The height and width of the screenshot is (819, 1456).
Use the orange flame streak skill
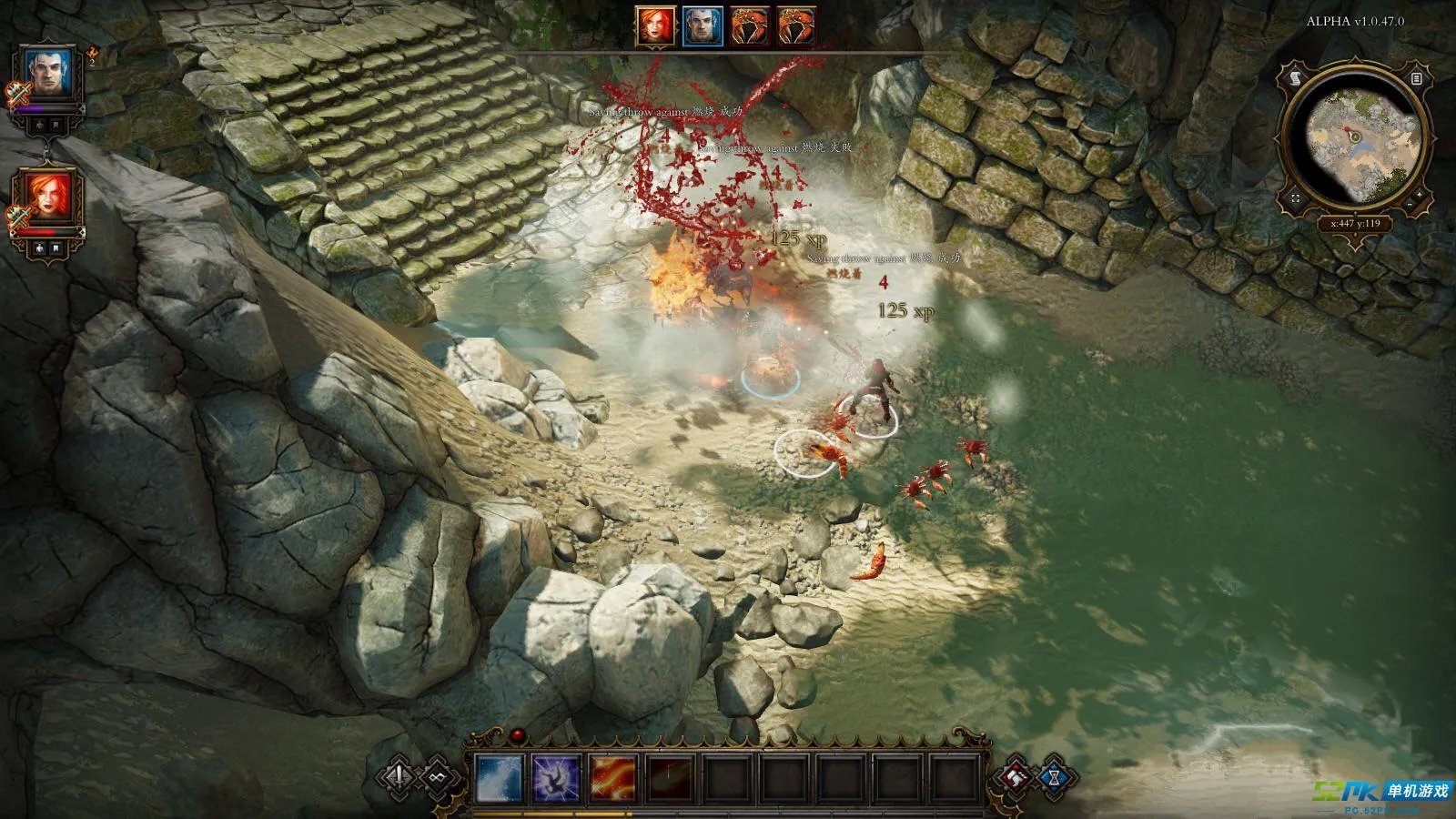coord(612,780)
